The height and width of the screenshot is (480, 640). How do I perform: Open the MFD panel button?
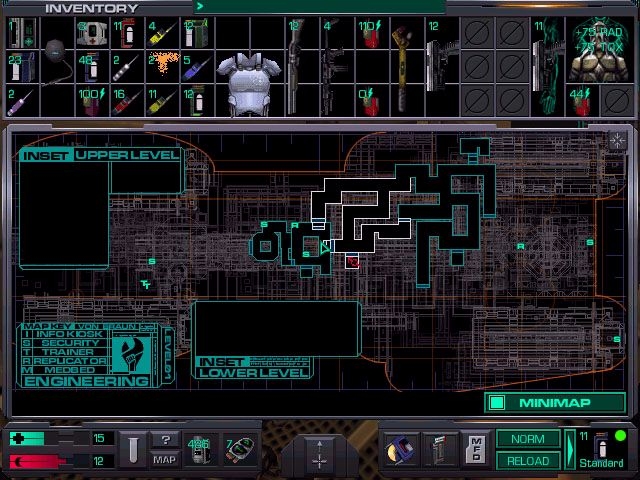478,448
